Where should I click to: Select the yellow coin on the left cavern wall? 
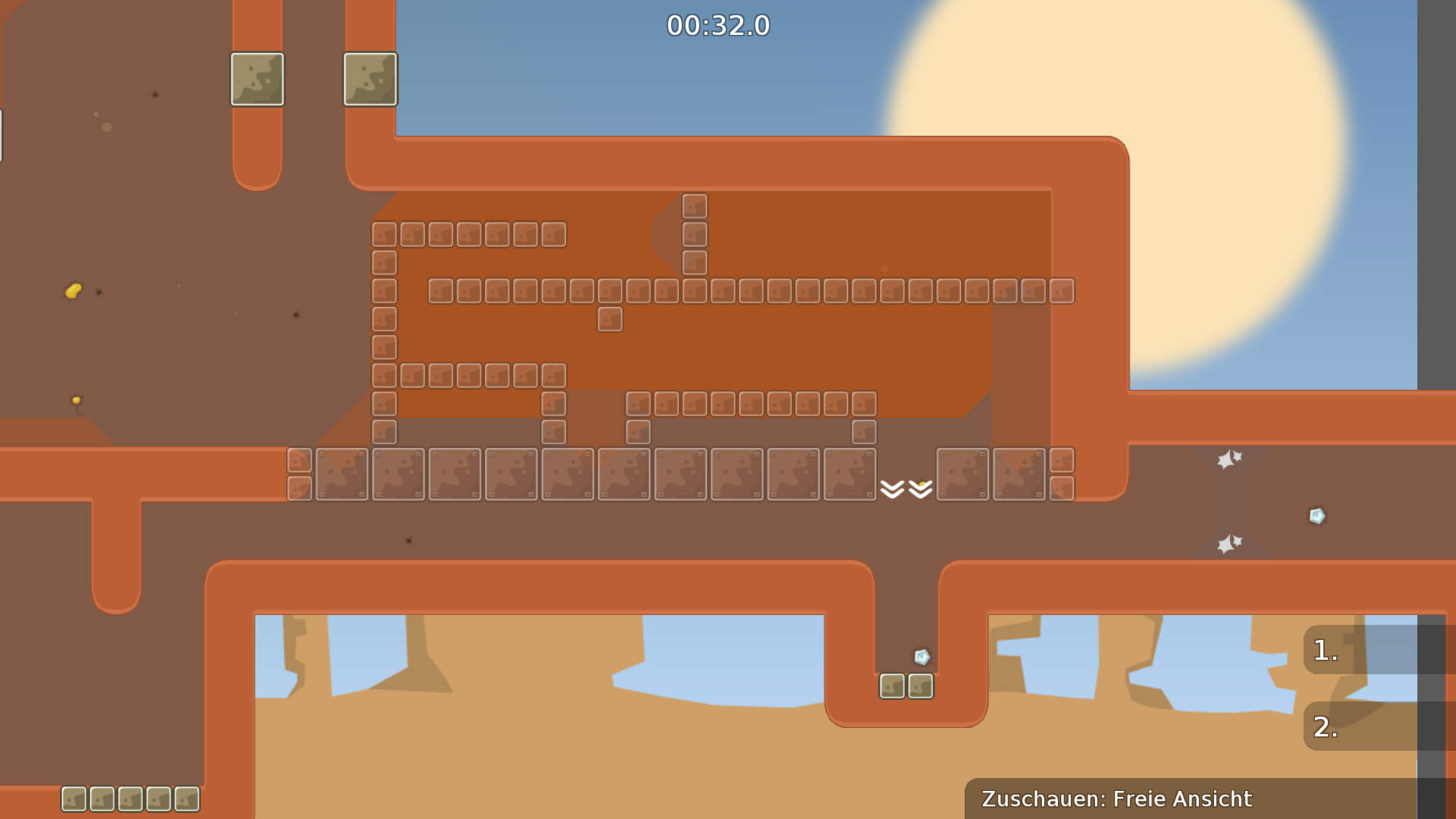72,289
